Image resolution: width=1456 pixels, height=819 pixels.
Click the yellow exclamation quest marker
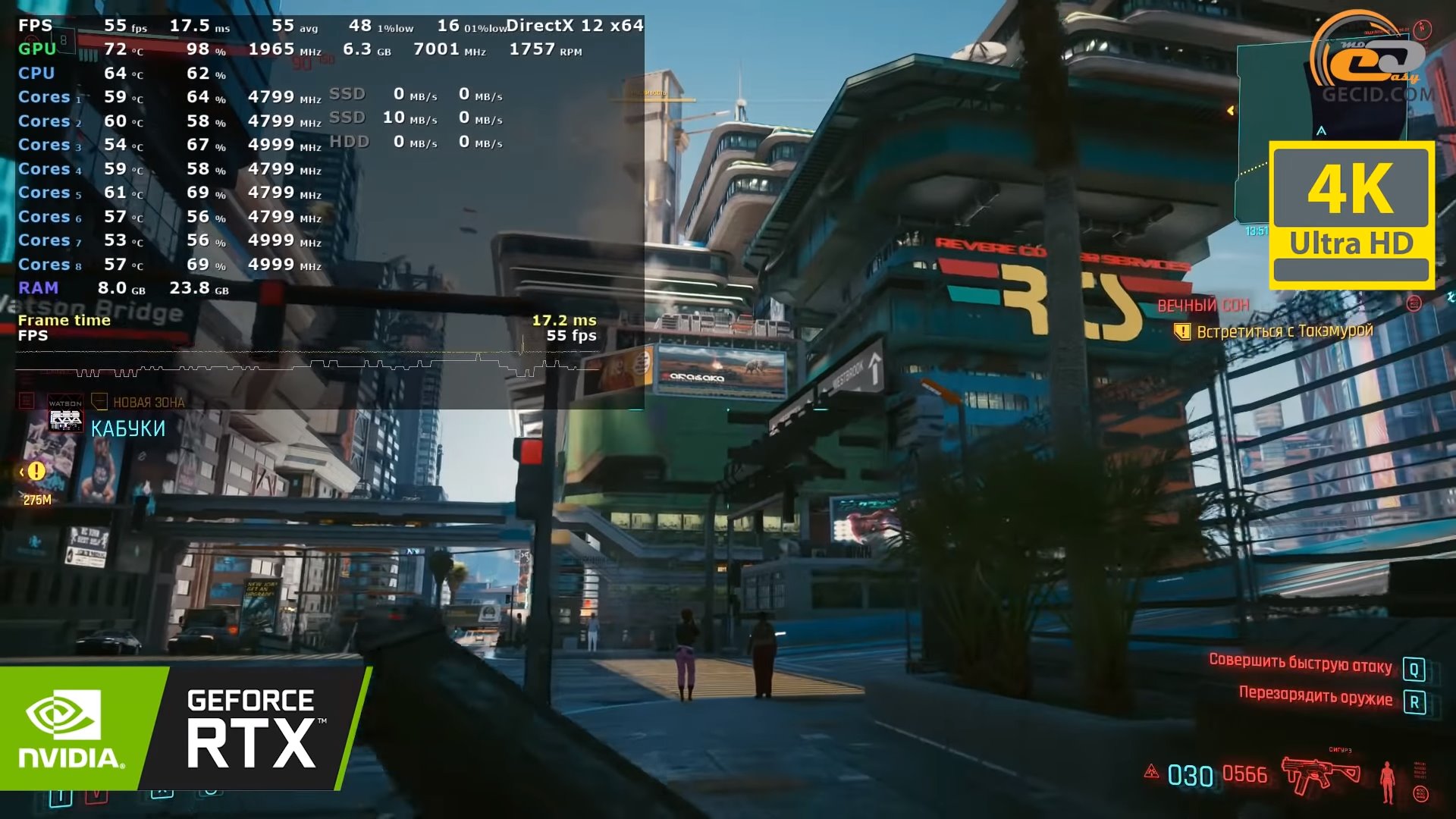click(x=36, y=472)
